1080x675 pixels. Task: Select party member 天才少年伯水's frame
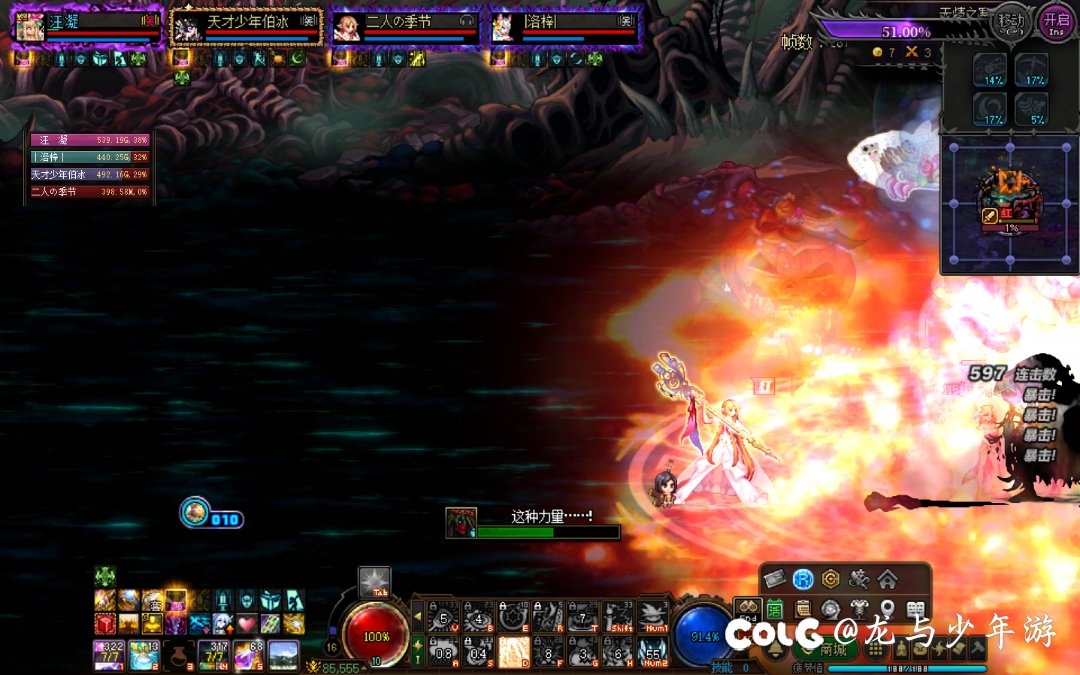tap(246, 27)
